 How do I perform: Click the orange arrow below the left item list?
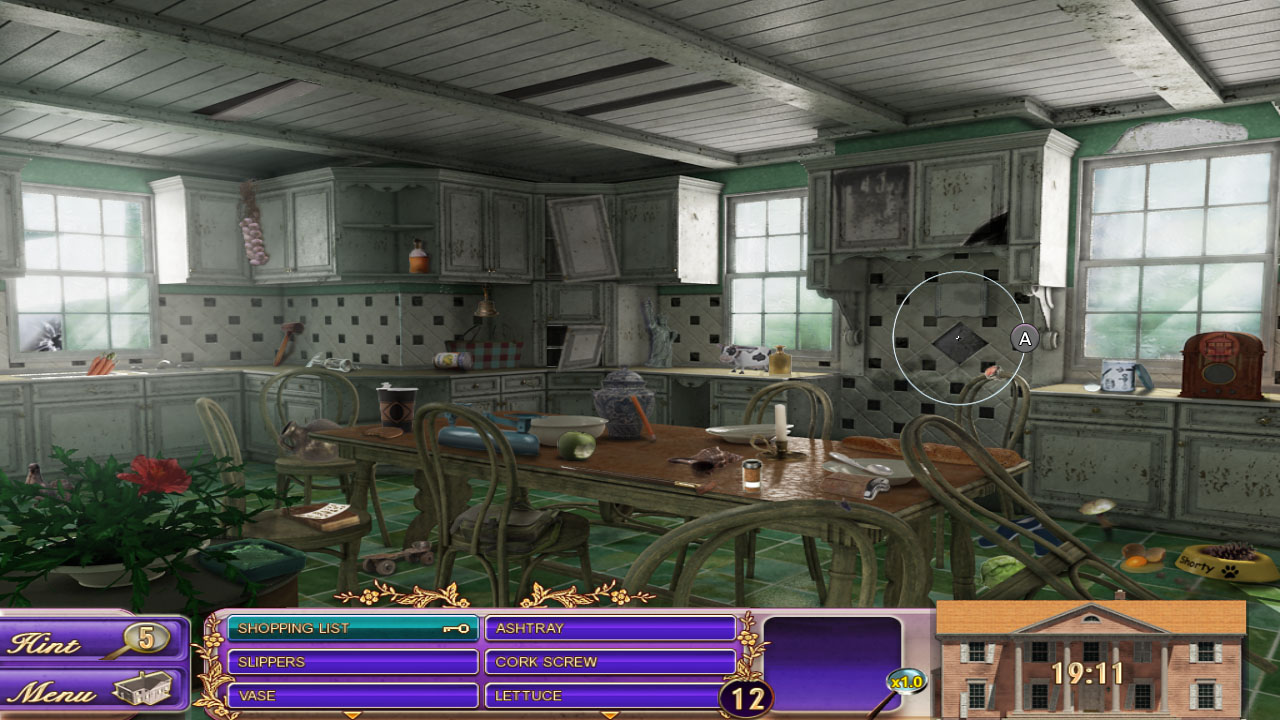(352, 714)
